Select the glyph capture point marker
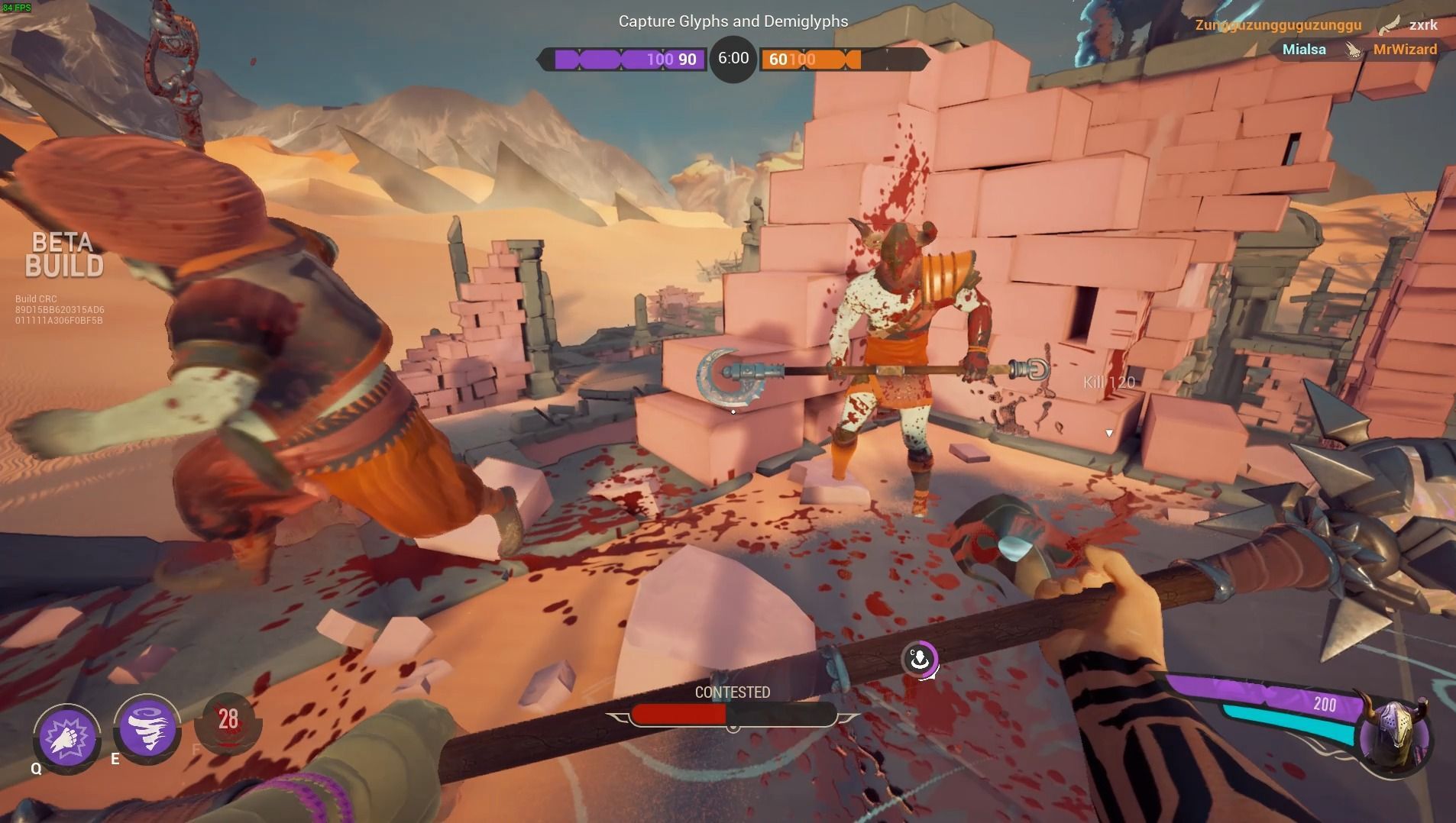Viewport: 1456px width, 823px height. tap(920, 658)
